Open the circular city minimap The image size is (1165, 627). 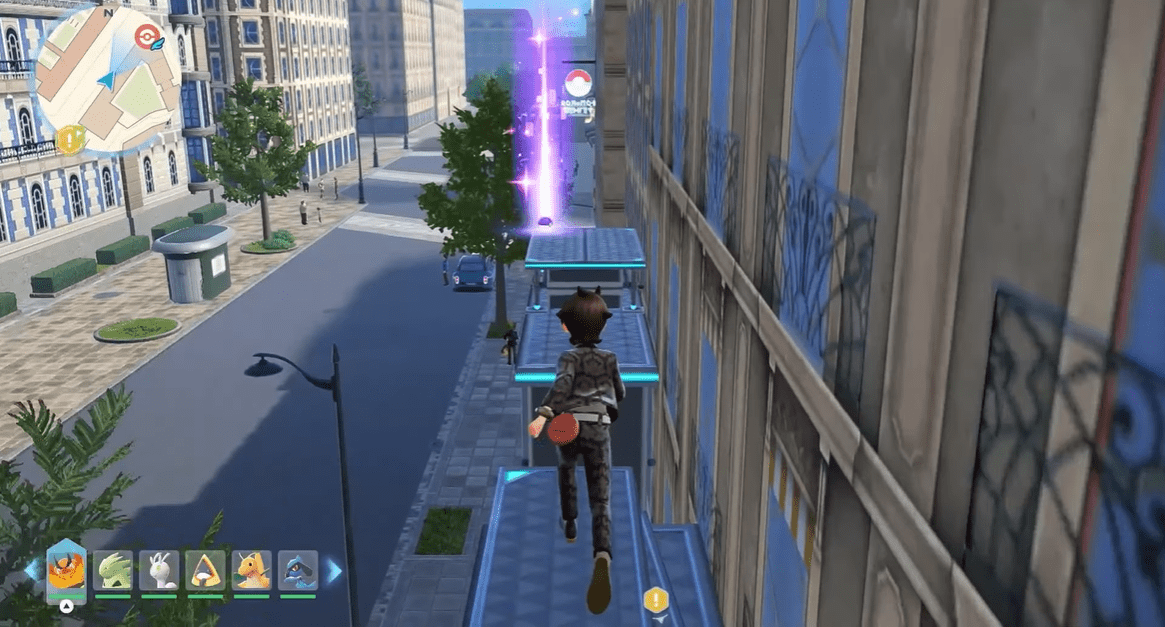click(108, 79)
